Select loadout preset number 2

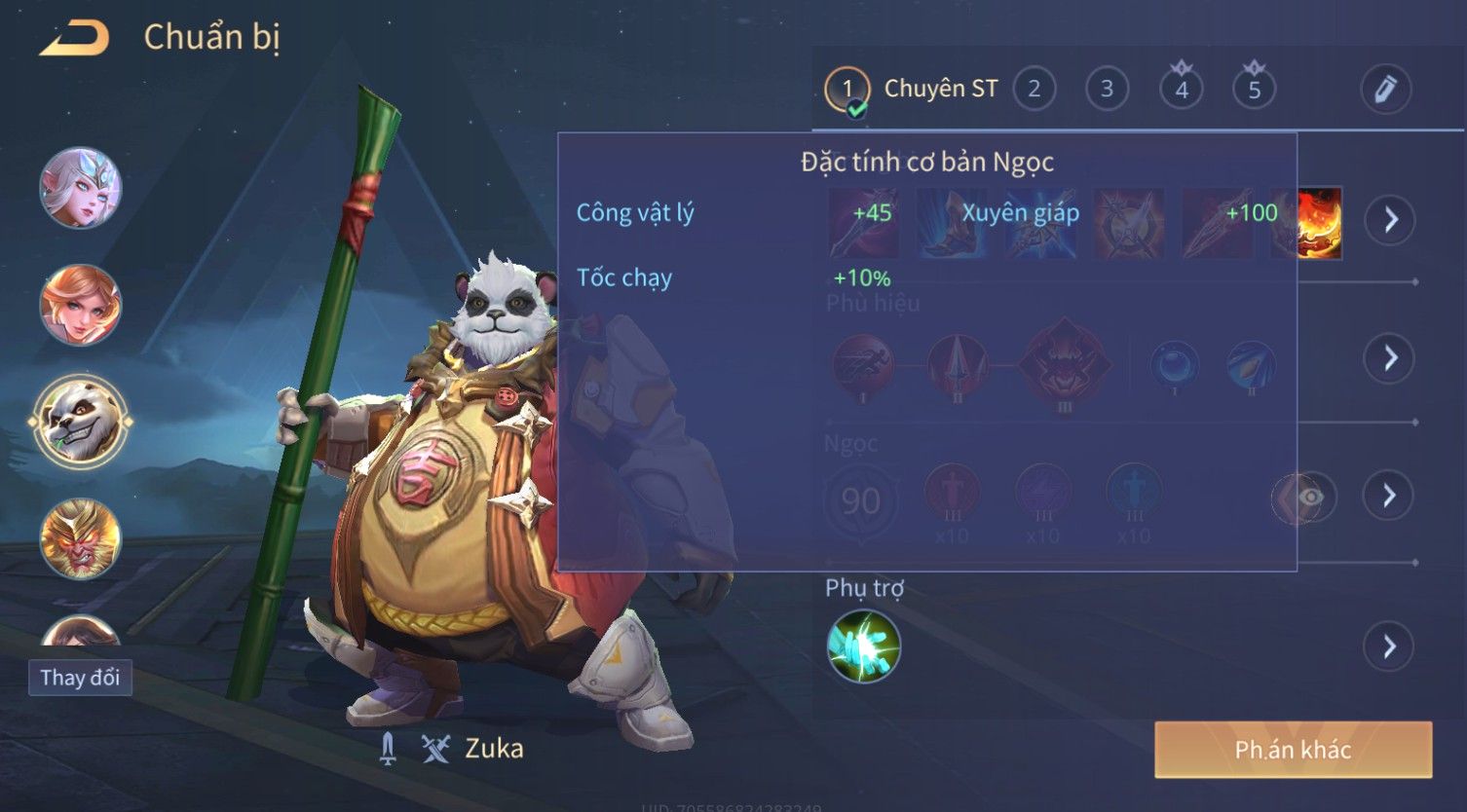click(x=1034, y=90)
